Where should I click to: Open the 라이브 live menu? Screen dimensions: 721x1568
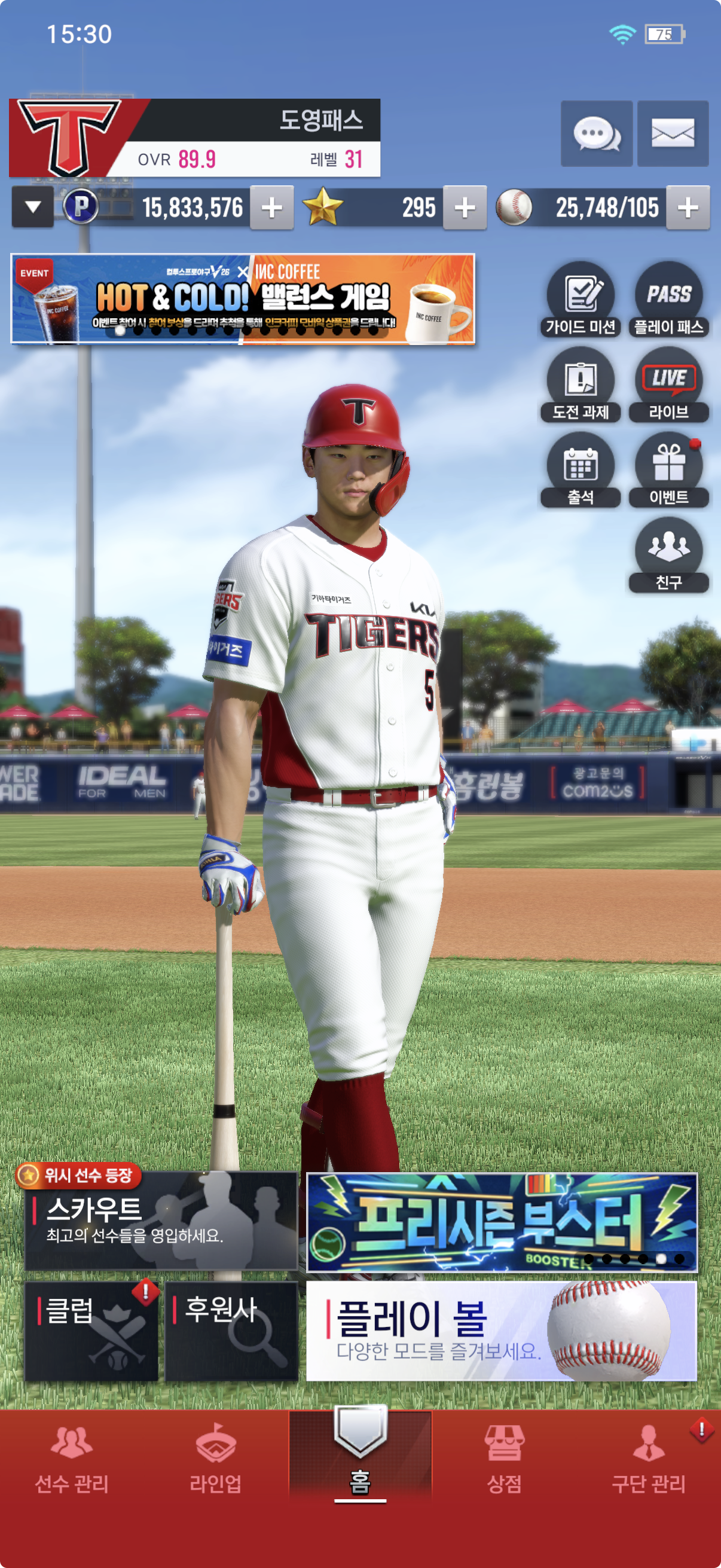[668, 385]
